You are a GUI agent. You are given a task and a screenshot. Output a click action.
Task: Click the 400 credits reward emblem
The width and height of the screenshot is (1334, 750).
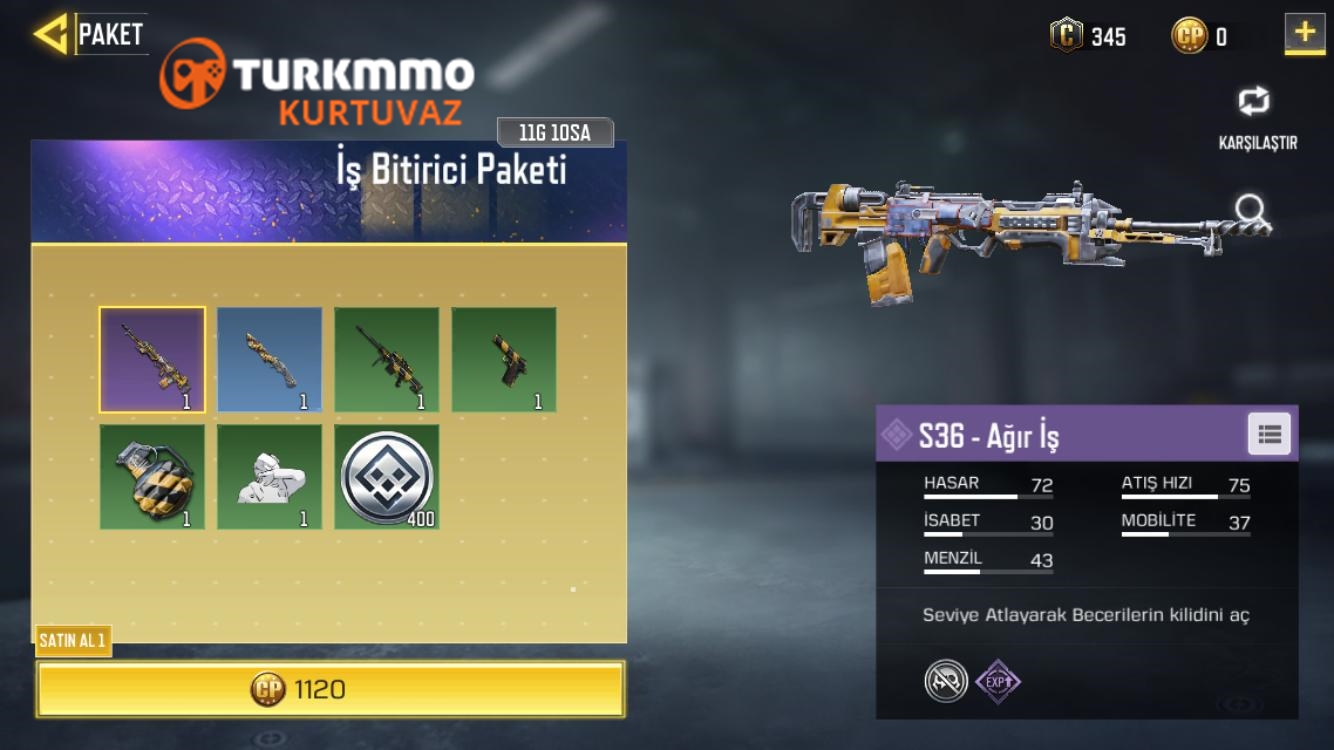[x=386, y=475]
